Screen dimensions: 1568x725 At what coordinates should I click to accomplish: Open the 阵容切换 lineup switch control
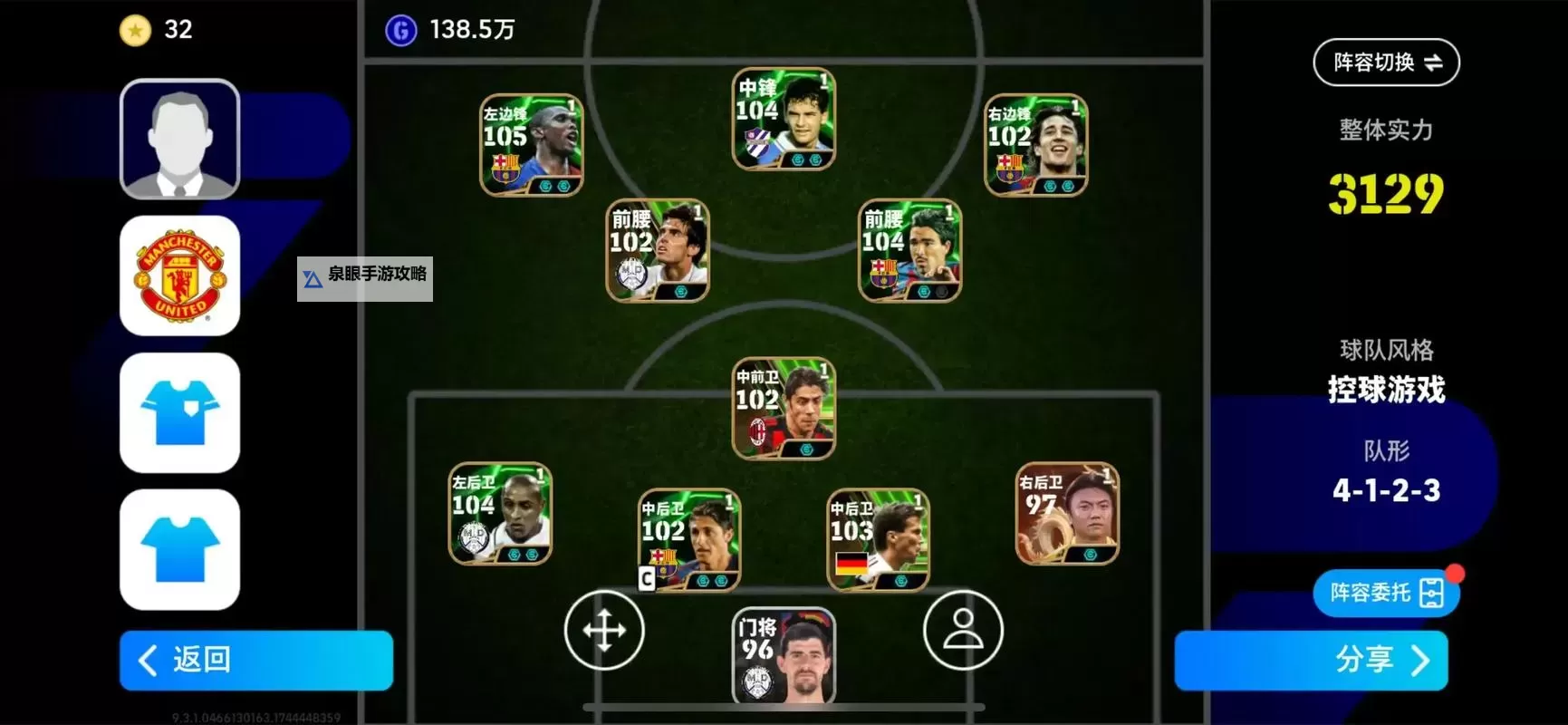(1385, 62)
